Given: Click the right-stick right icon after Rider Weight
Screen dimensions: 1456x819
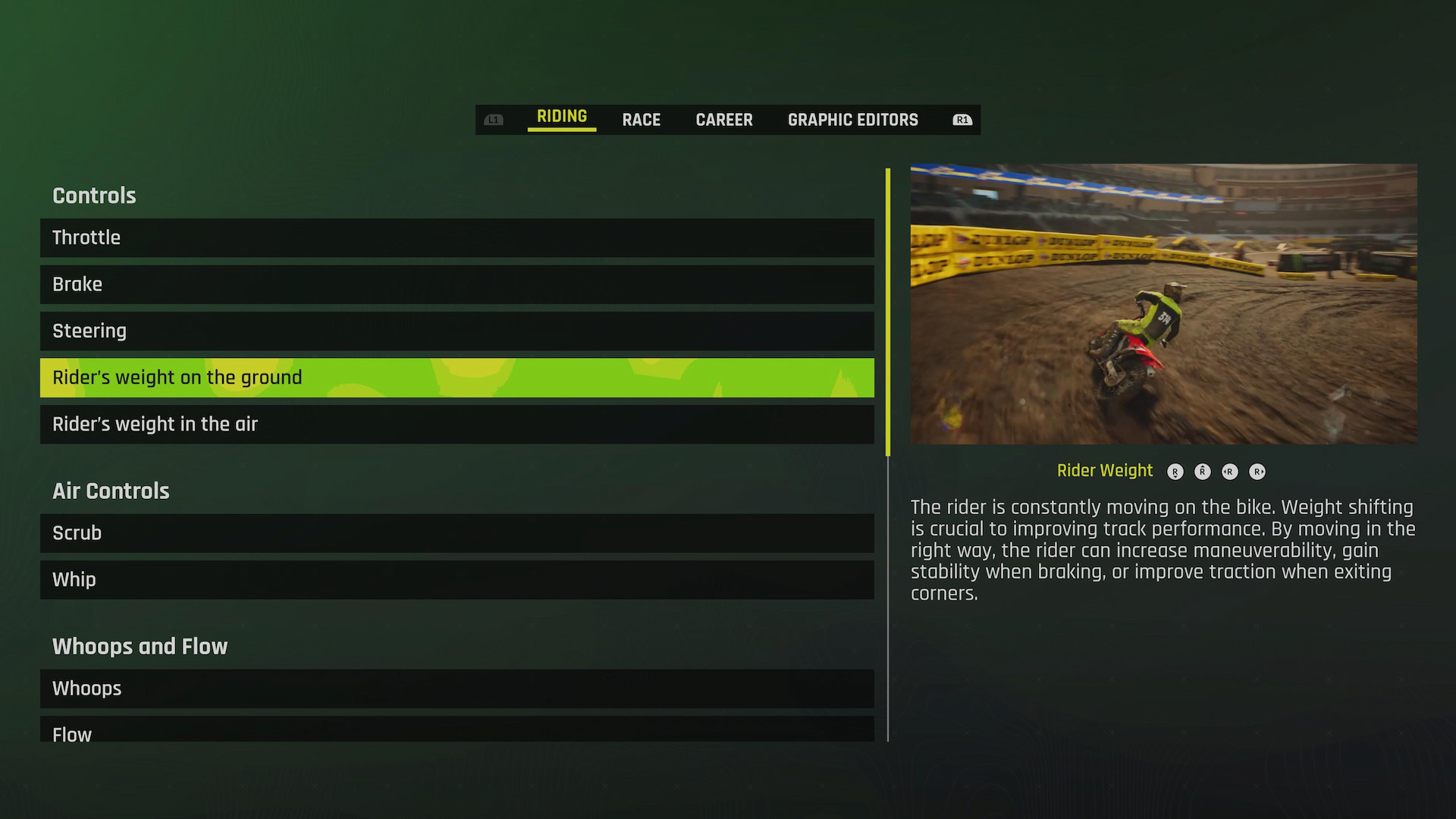Looking at the screenshot, I should 1257,471.
